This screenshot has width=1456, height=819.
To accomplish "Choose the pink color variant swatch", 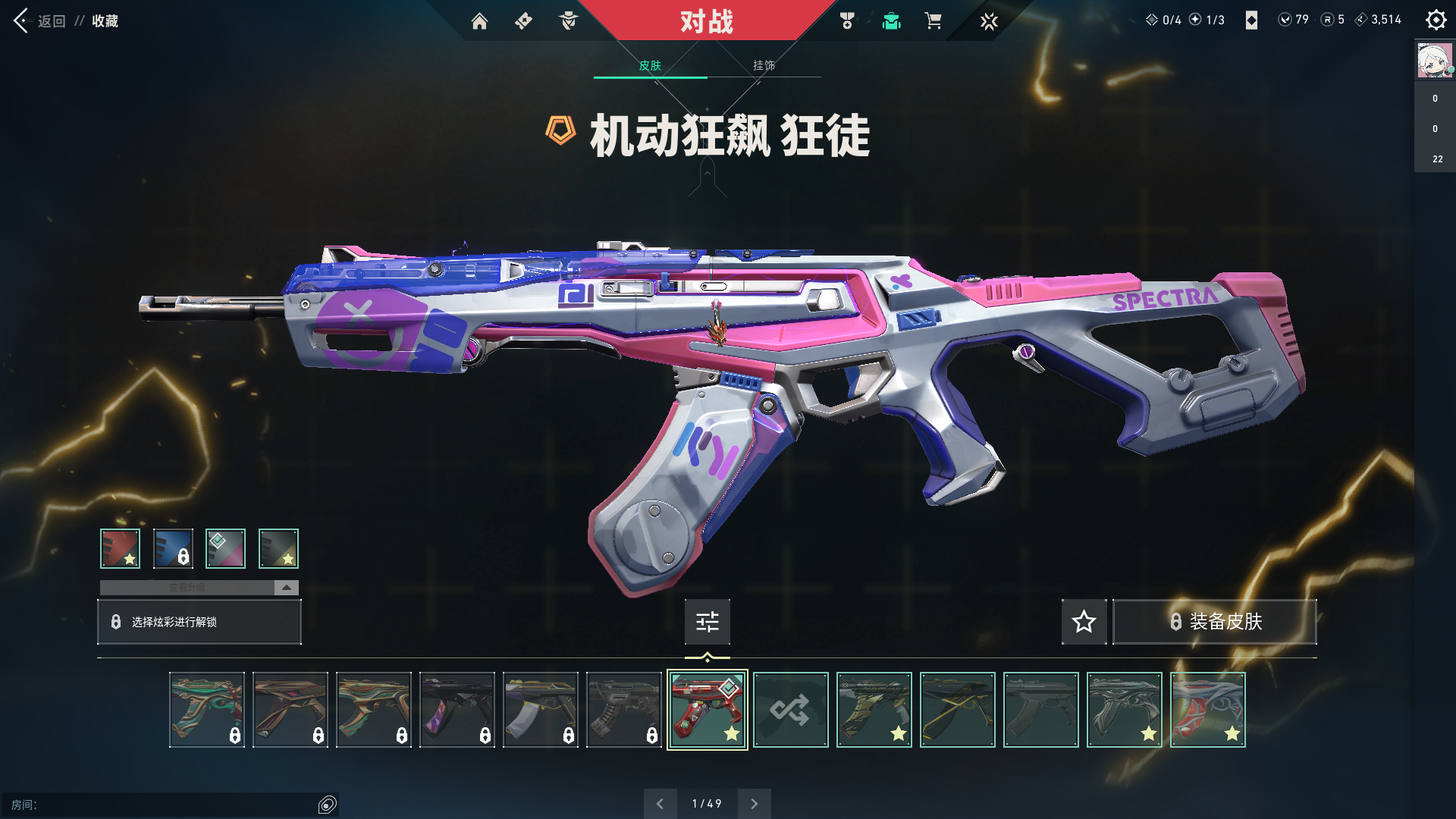I will (225, 548).
